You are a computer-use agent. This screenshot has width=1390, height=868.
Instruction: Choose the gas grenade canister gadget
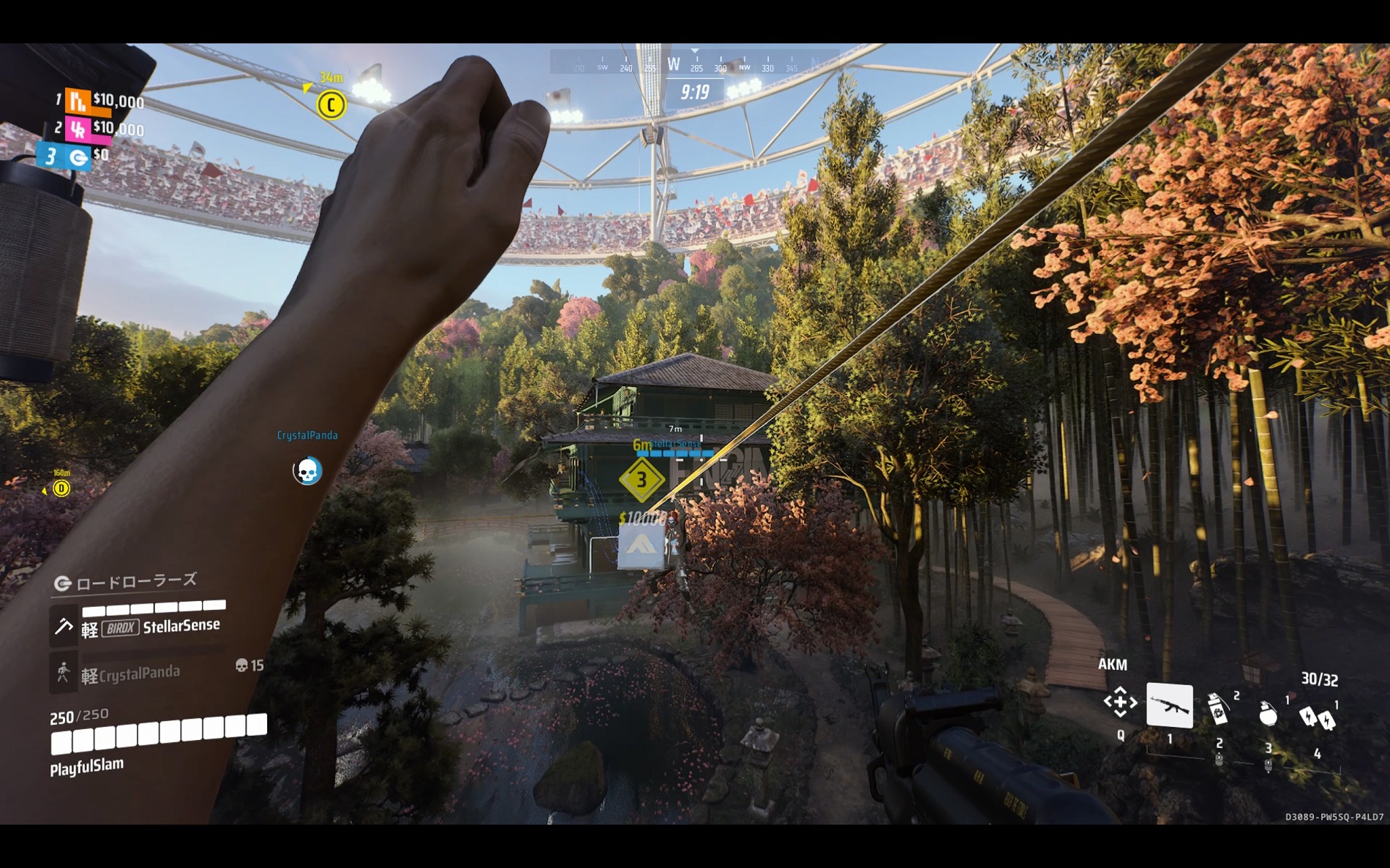[x=1218, y=709]
